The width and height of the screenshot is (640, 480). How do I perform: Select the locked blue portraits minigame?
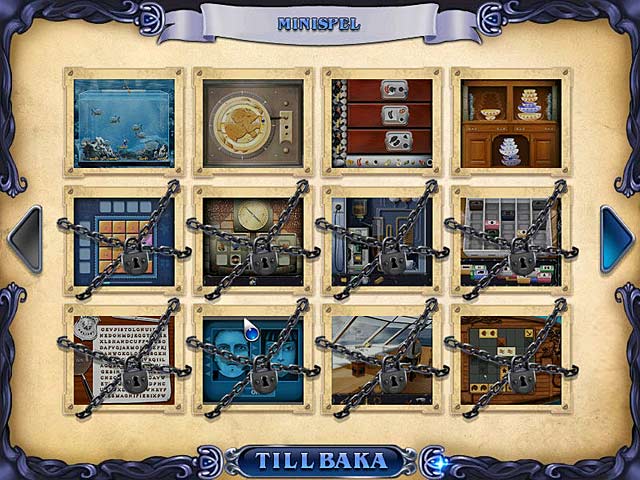[x=252, y=360]
